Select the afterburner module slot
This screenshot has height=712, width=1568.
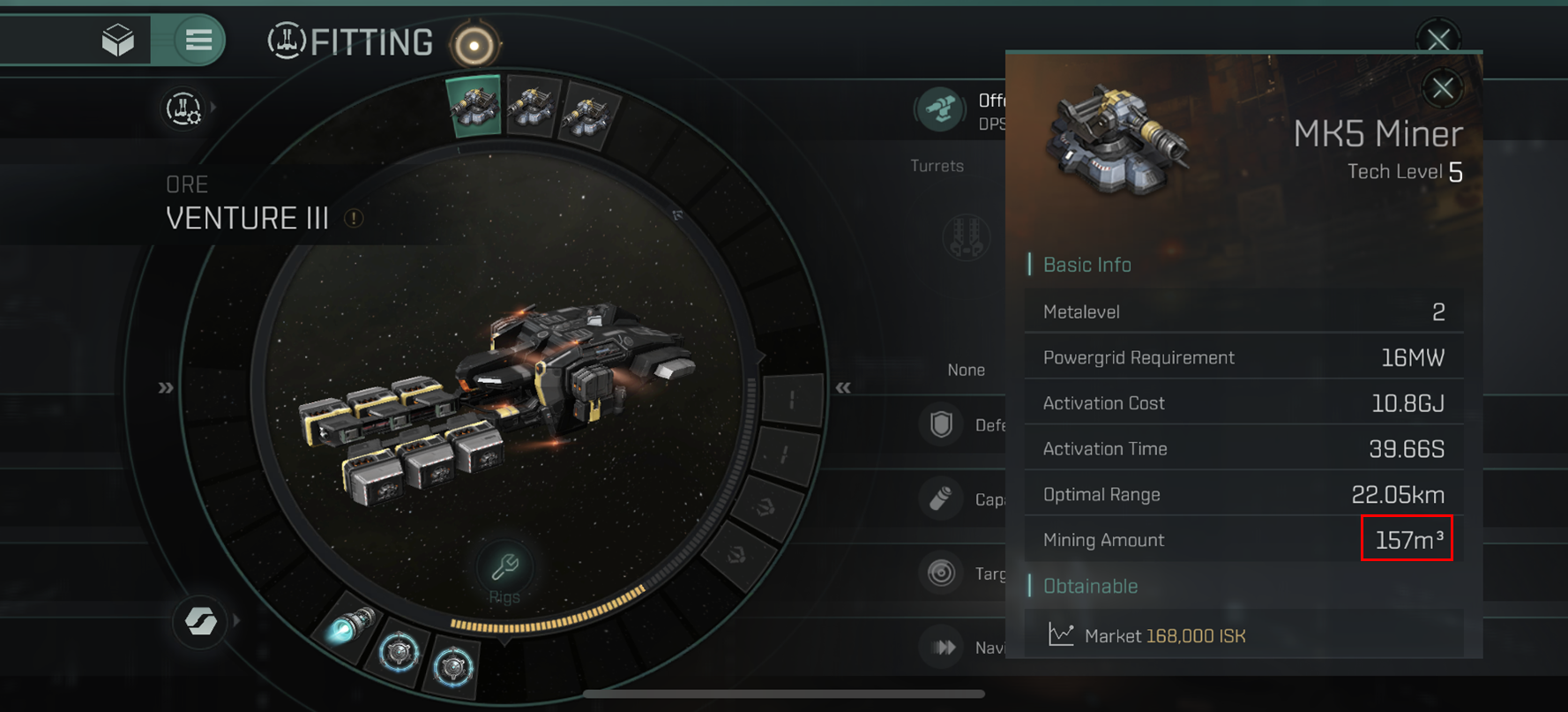tap(352, 626)
